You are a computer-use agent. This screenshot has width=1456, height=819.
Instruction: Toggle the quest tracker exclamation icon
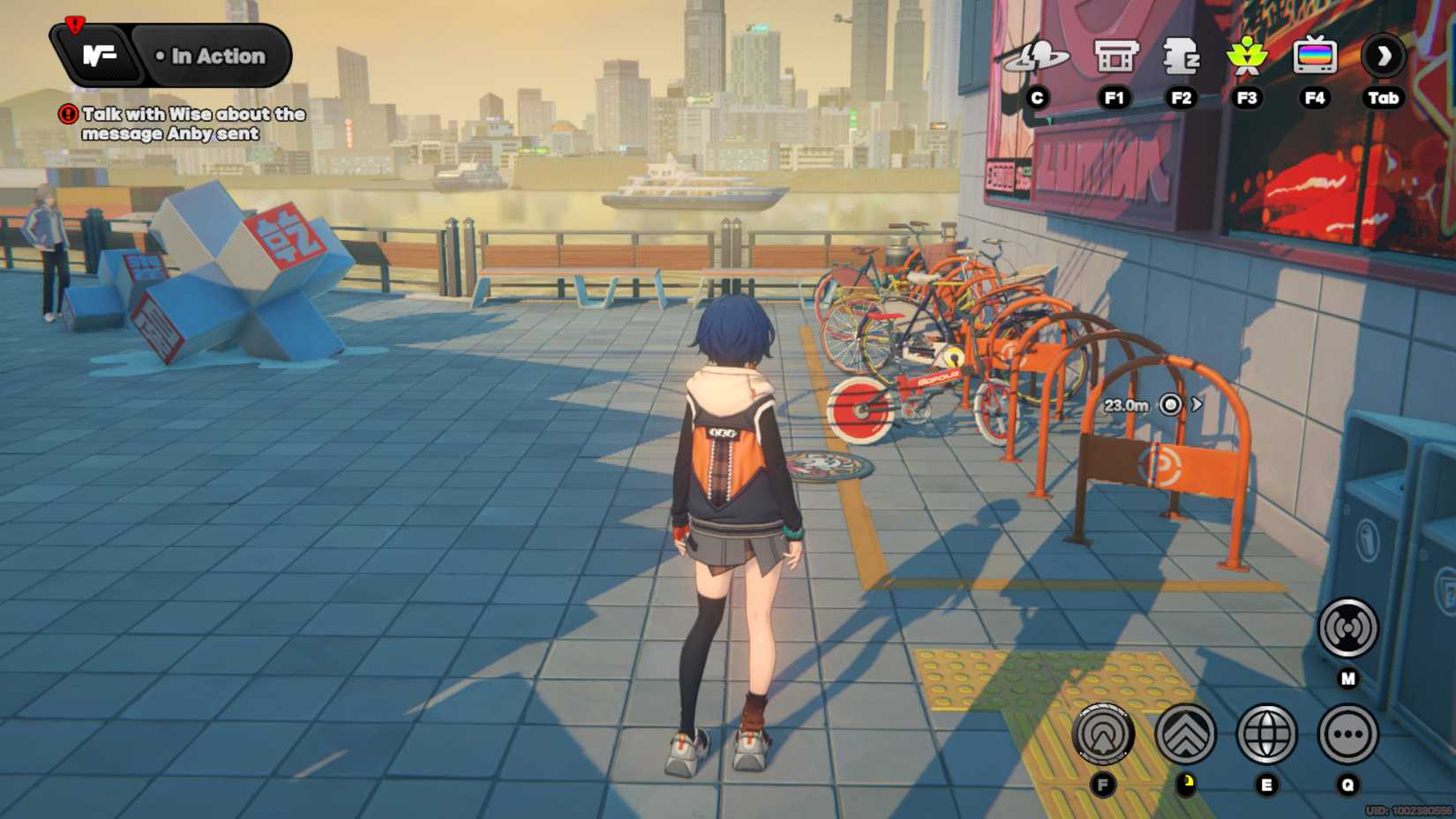click(69, 113)
